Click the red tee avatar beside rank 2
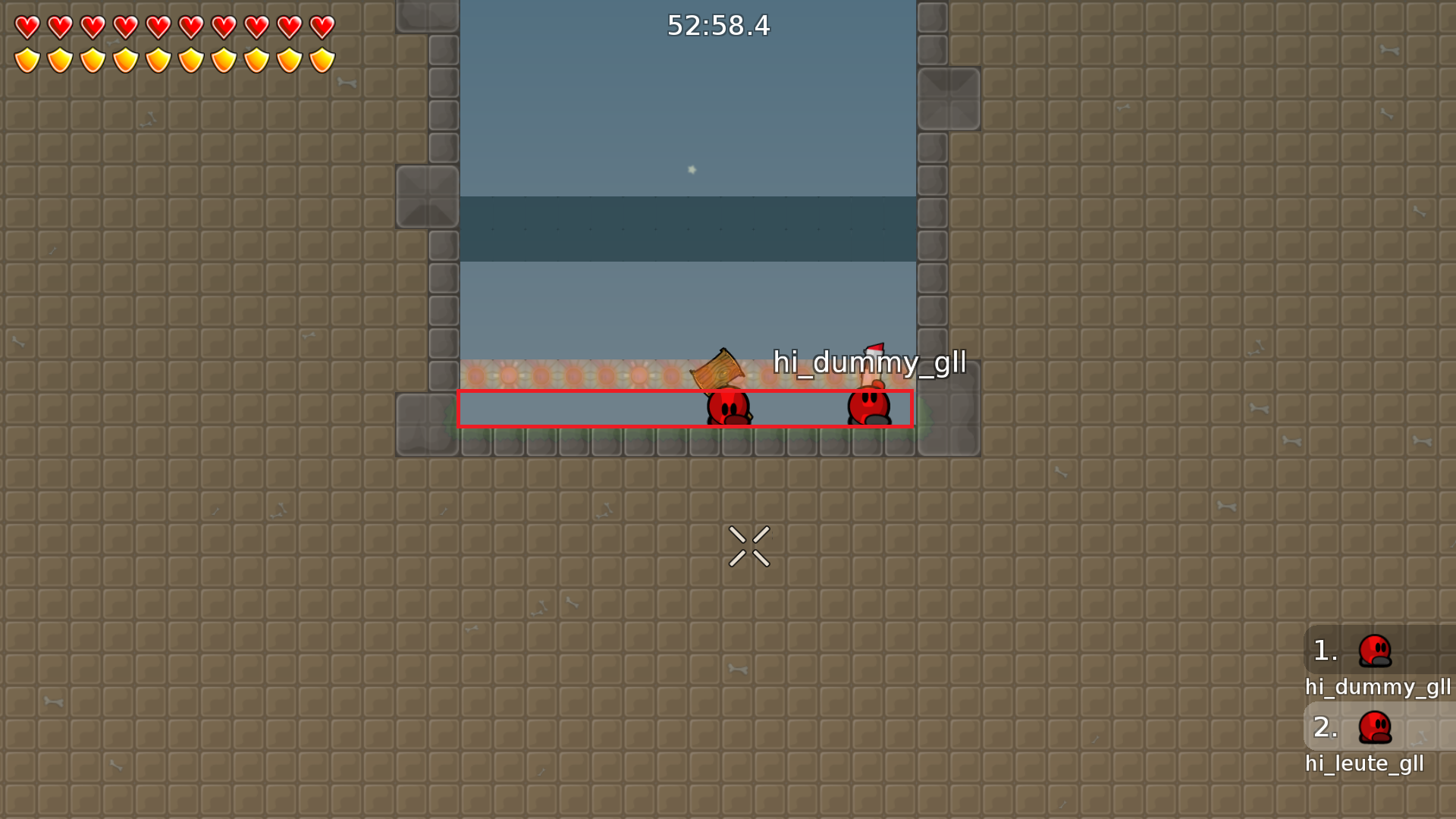The height and width of the screenshot is (819, 1456). click(1376, 726)
